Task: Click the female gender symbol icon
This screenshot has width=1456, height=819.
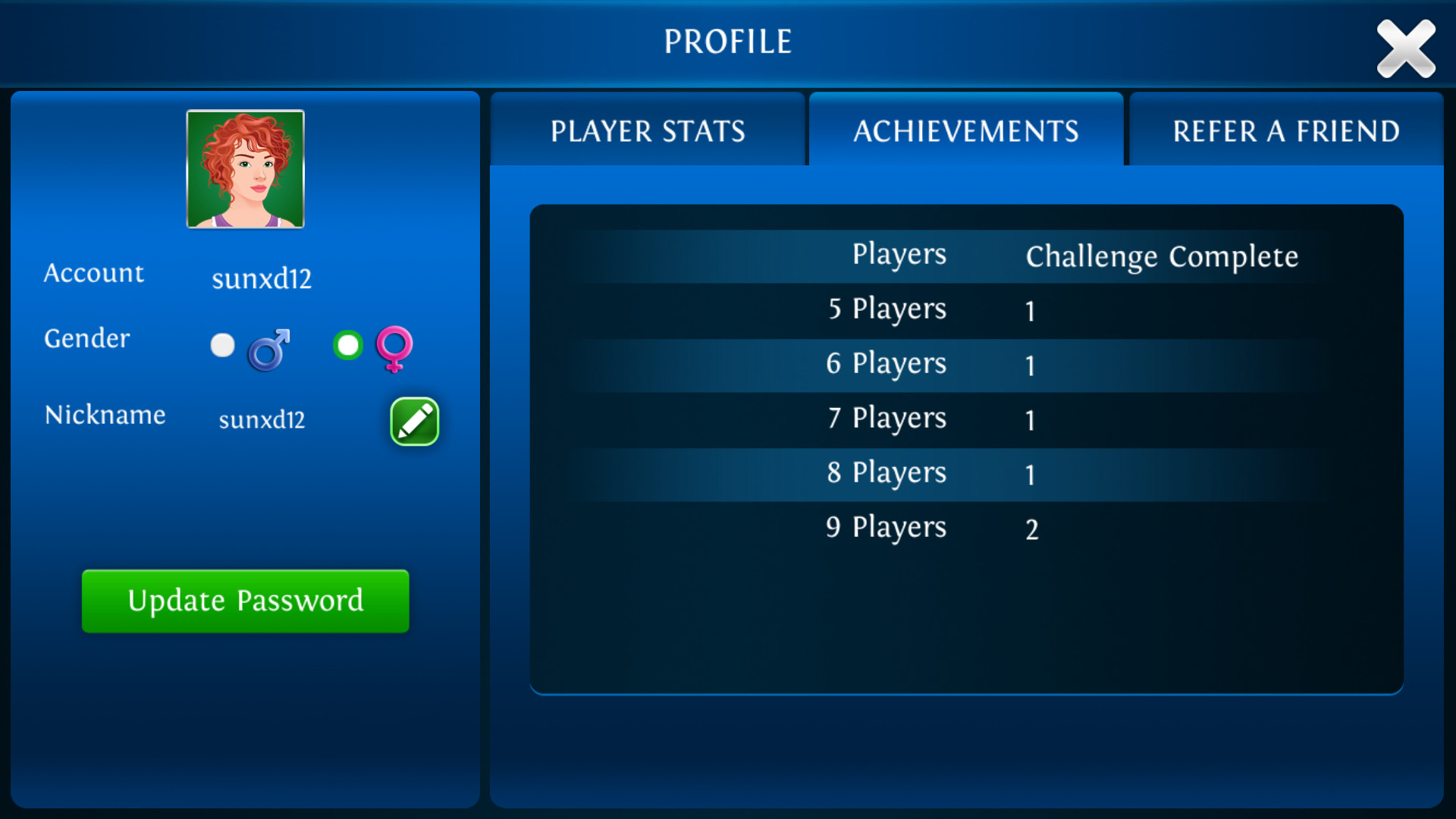Action: 395,350
